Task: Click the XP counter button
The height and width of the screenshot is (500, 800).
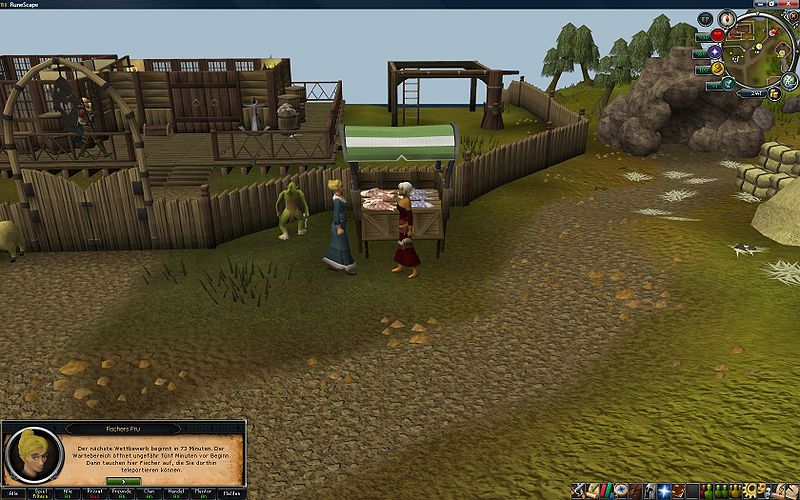Action: point(705,18)
